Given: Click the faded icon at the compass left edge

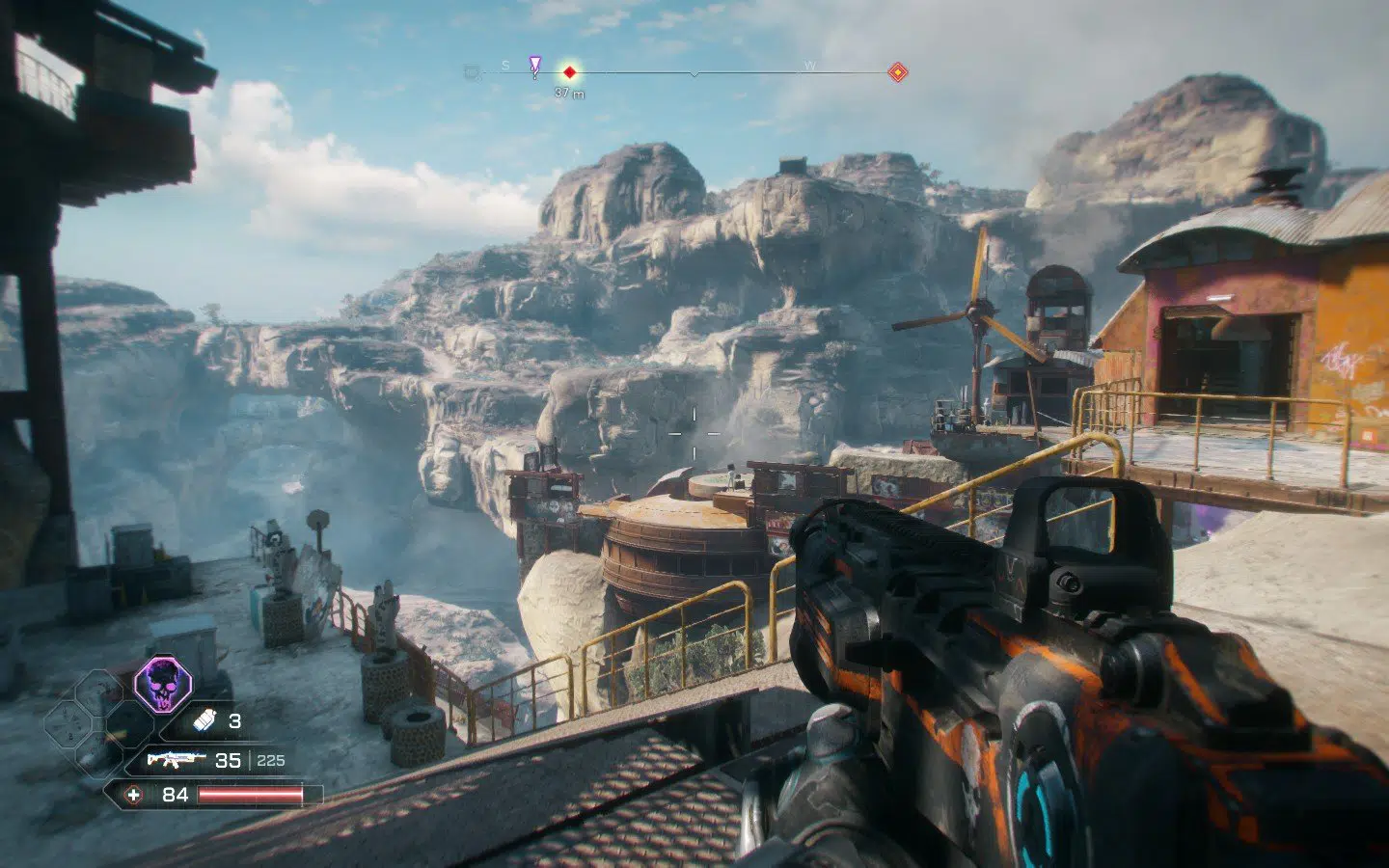Looking at the screenshot, I should 472,70.
